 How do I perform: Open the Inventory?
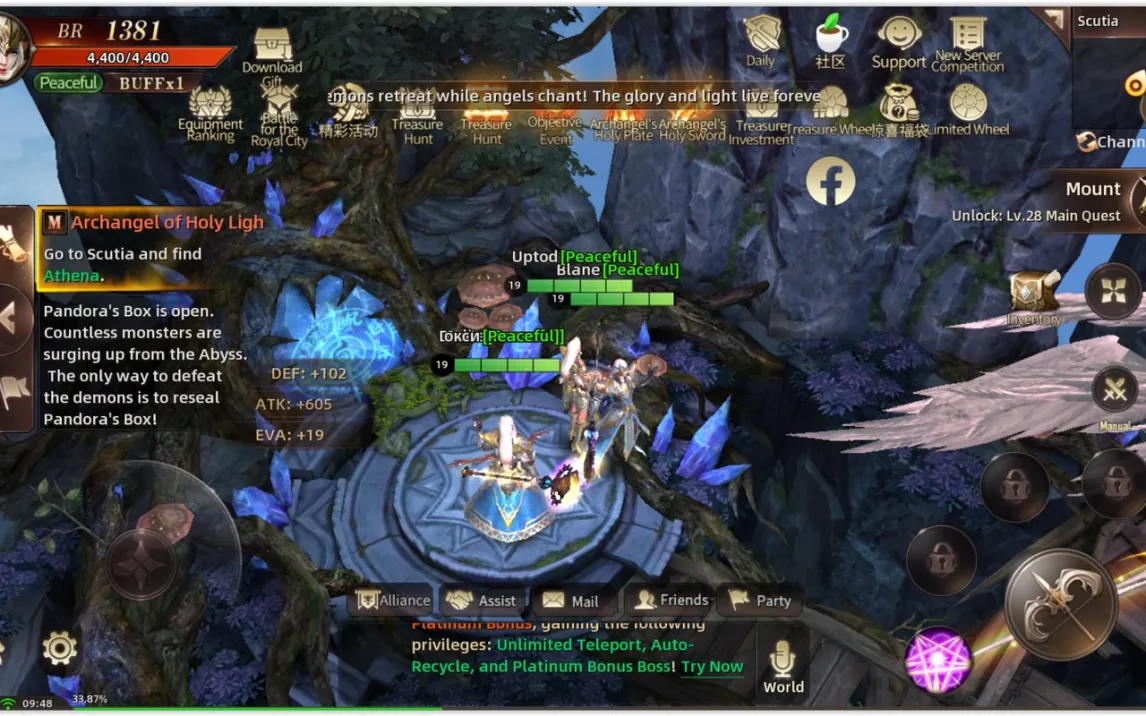tap(1034, 297)
